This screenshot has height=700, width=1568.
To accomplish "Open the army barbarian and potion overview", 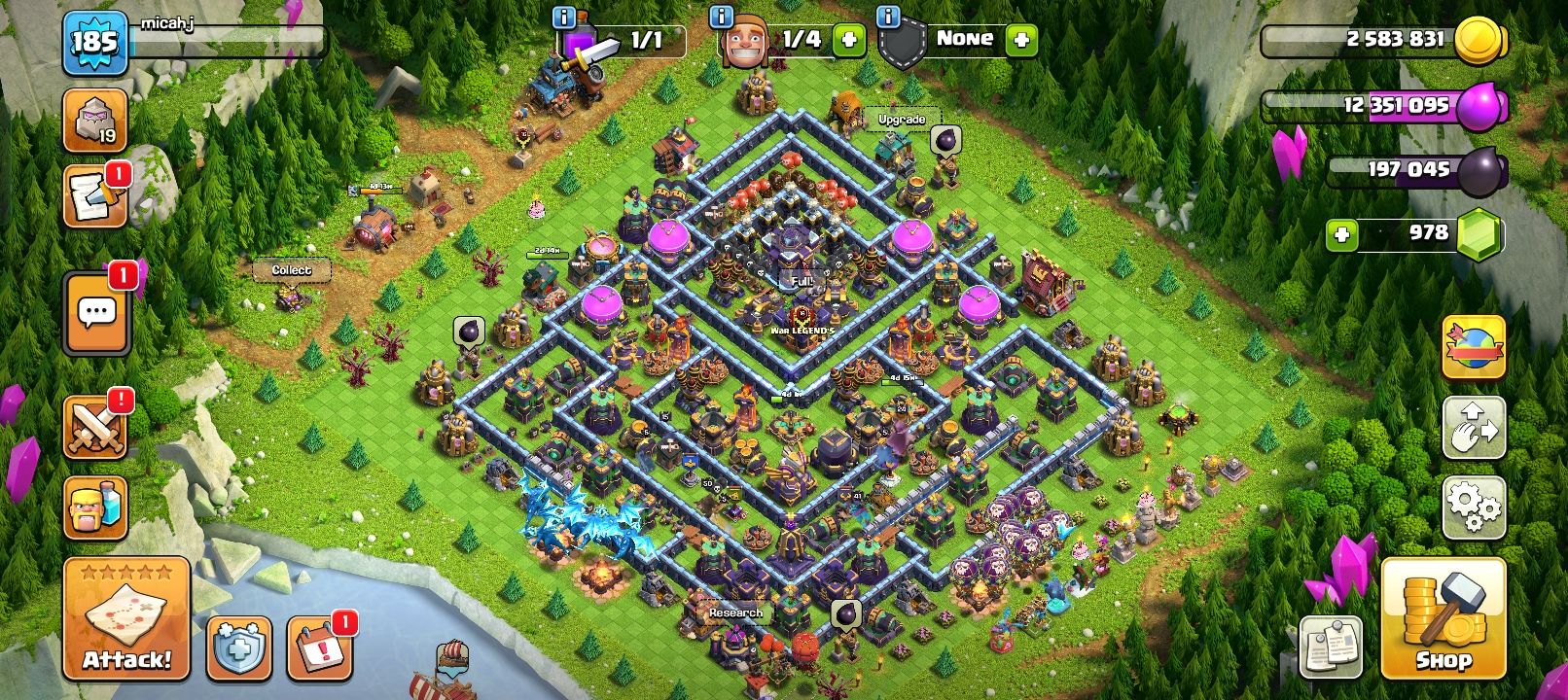I will pos(95,507).
